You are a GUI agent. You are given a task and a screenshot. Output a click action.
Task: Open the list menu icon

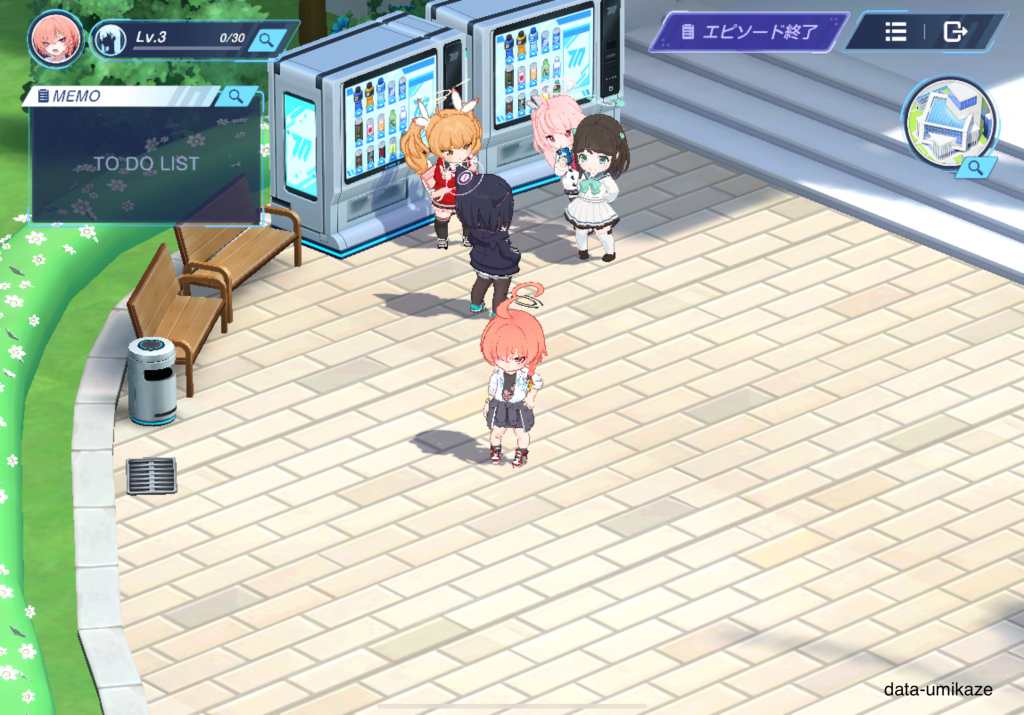point(896,32)
